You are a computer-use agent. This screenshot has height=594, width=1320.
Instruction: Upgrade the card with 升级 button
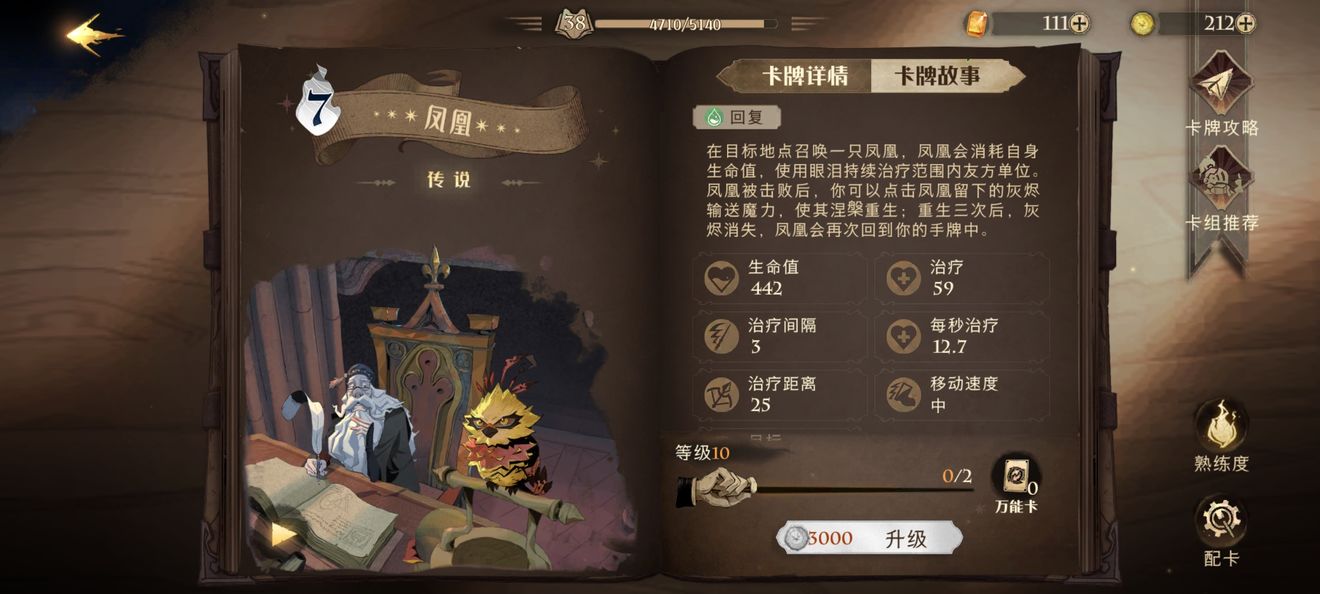(869, 538)
